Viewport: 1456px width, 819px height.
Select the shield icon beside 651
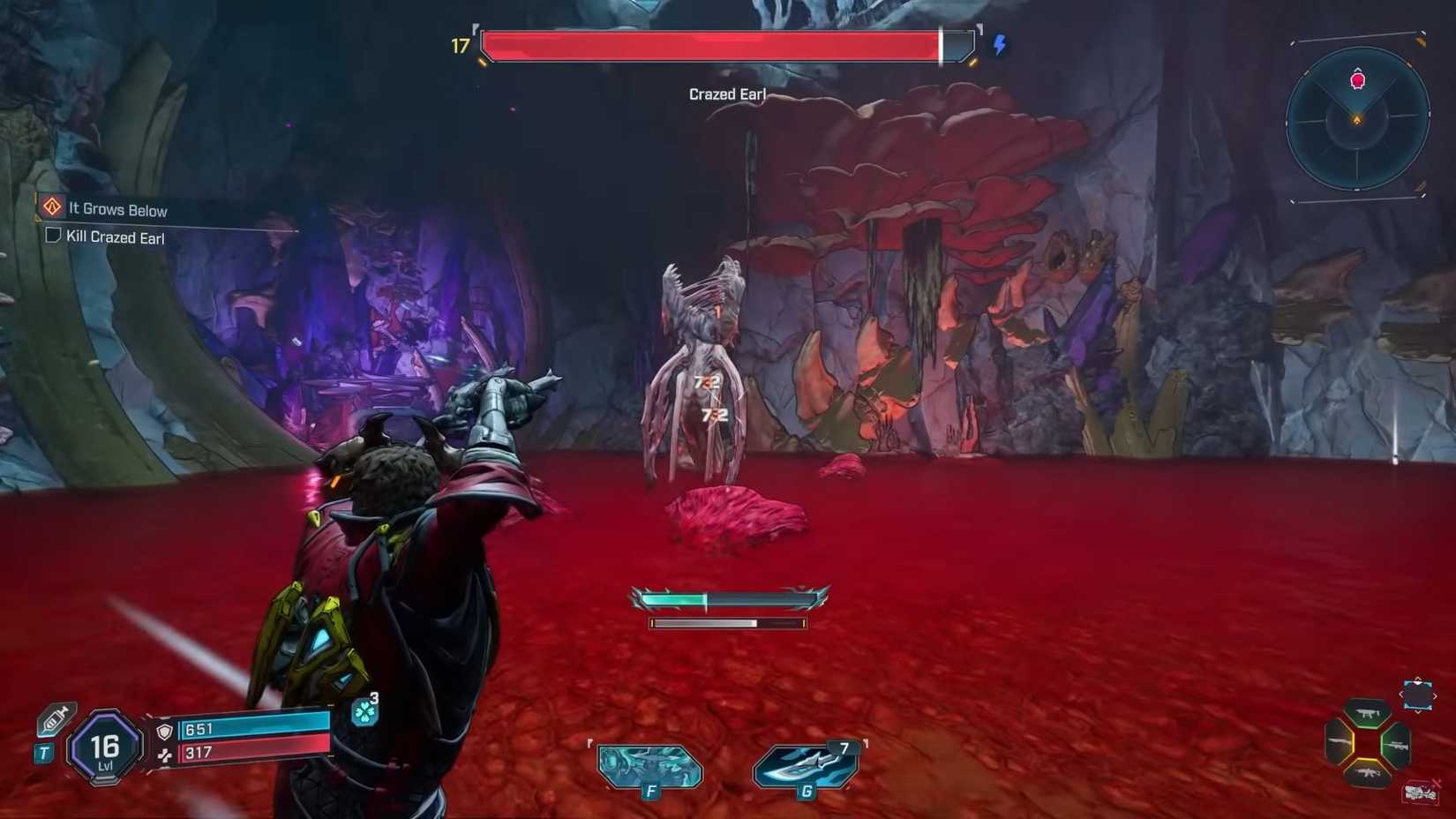163,732
